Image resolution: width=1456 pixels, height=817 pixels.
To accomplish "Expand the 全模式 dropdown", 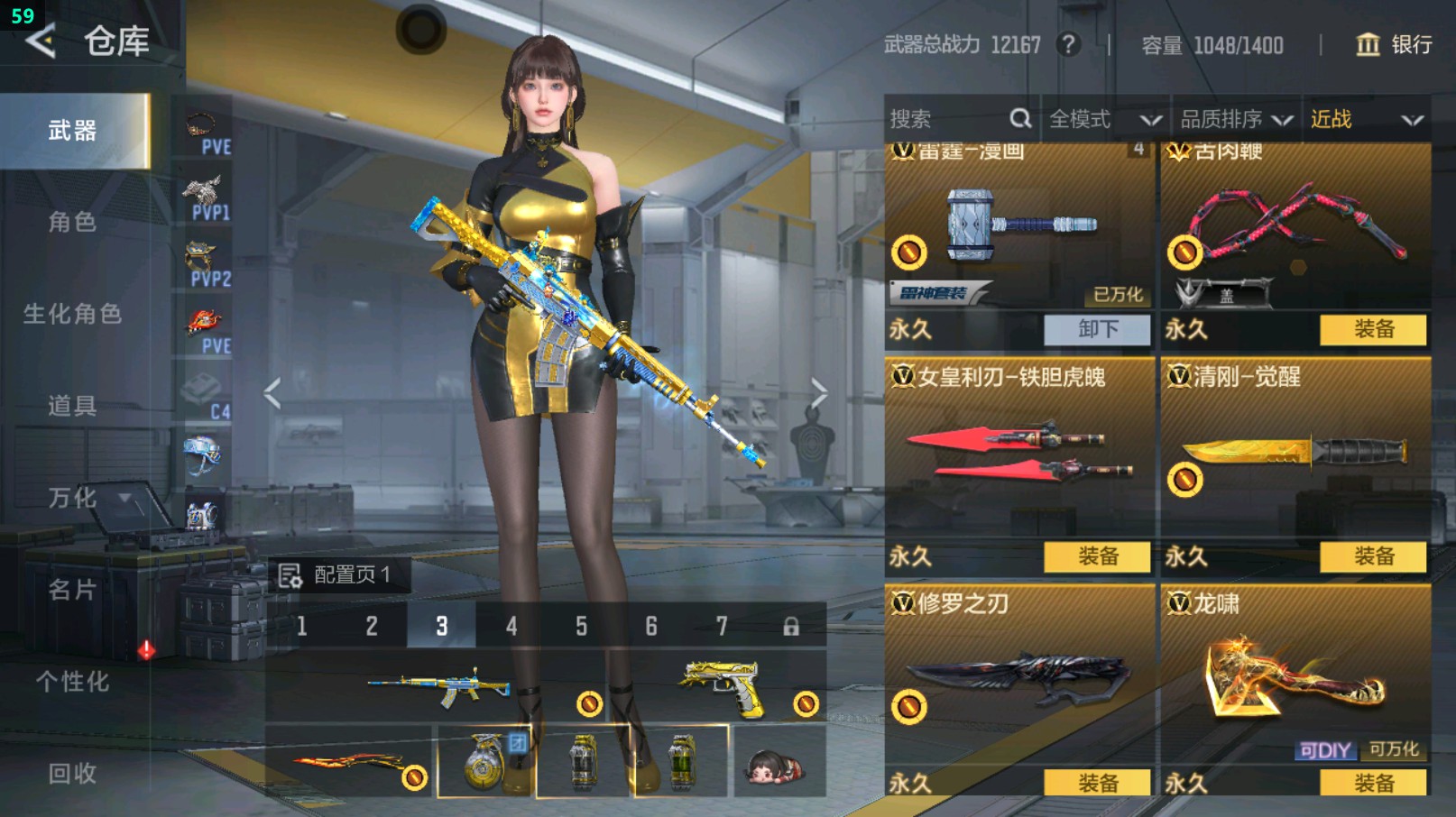I will coord(1099,118).
